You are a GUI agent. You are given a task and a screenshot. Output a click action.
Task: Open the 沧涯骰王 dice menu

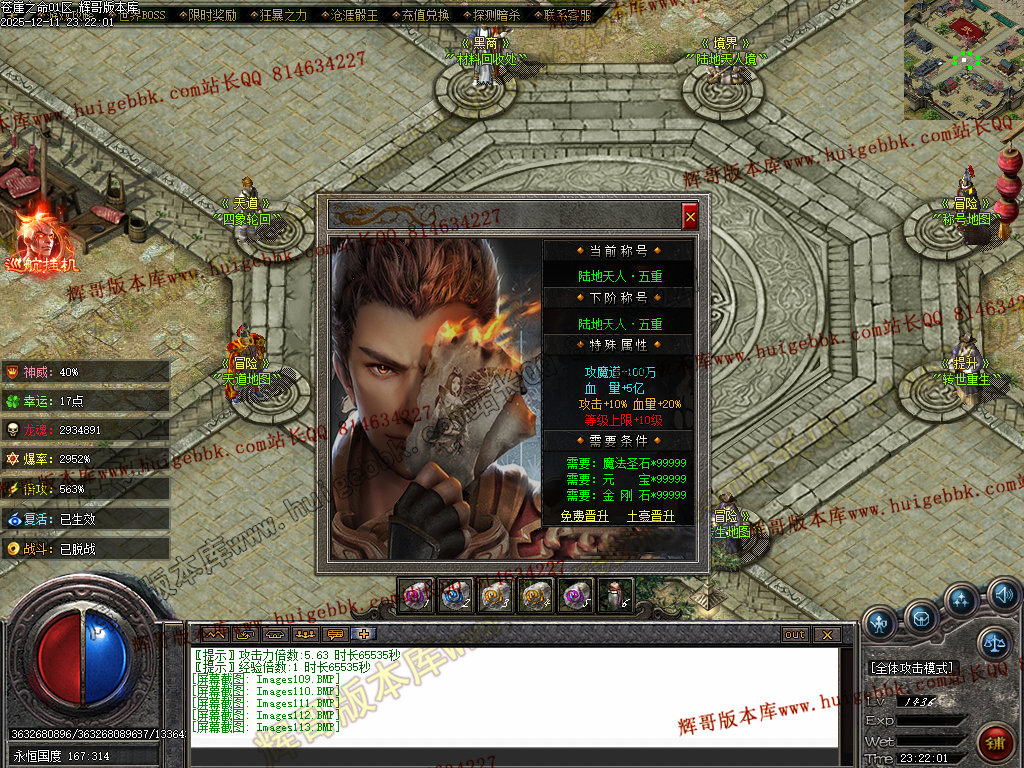[x=354, y=15]
